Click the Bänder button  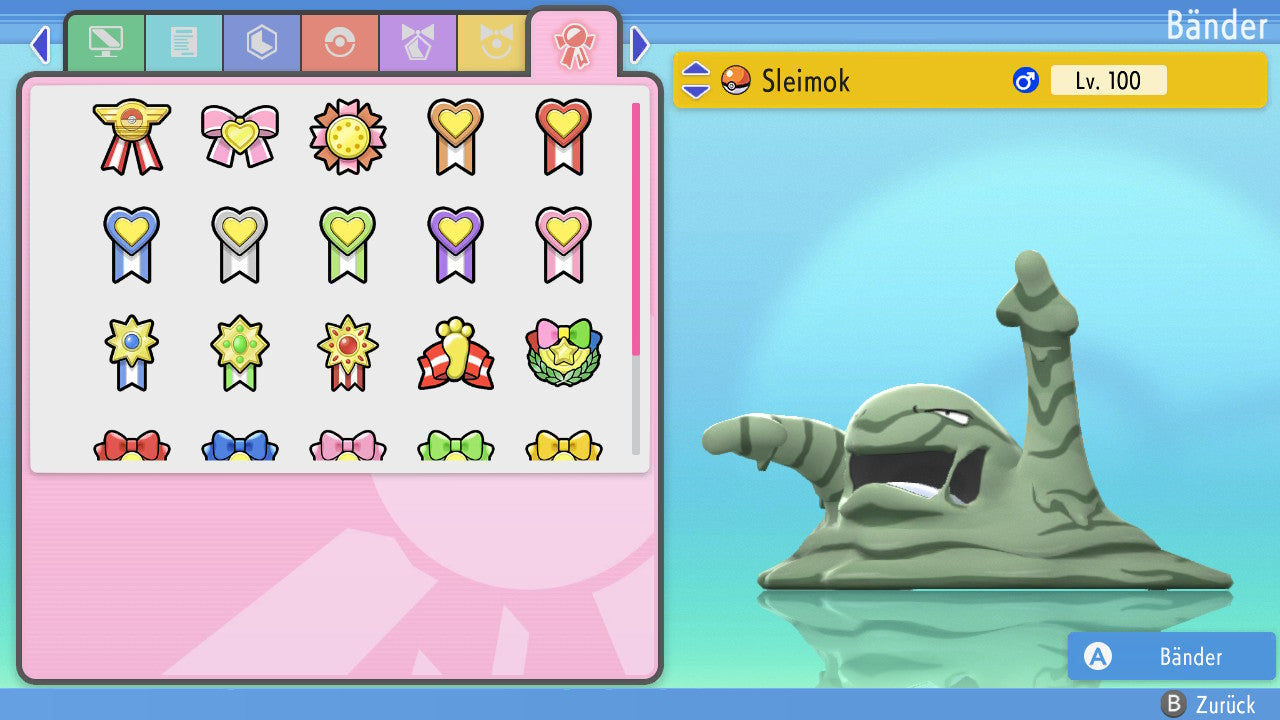(1171, 656)
